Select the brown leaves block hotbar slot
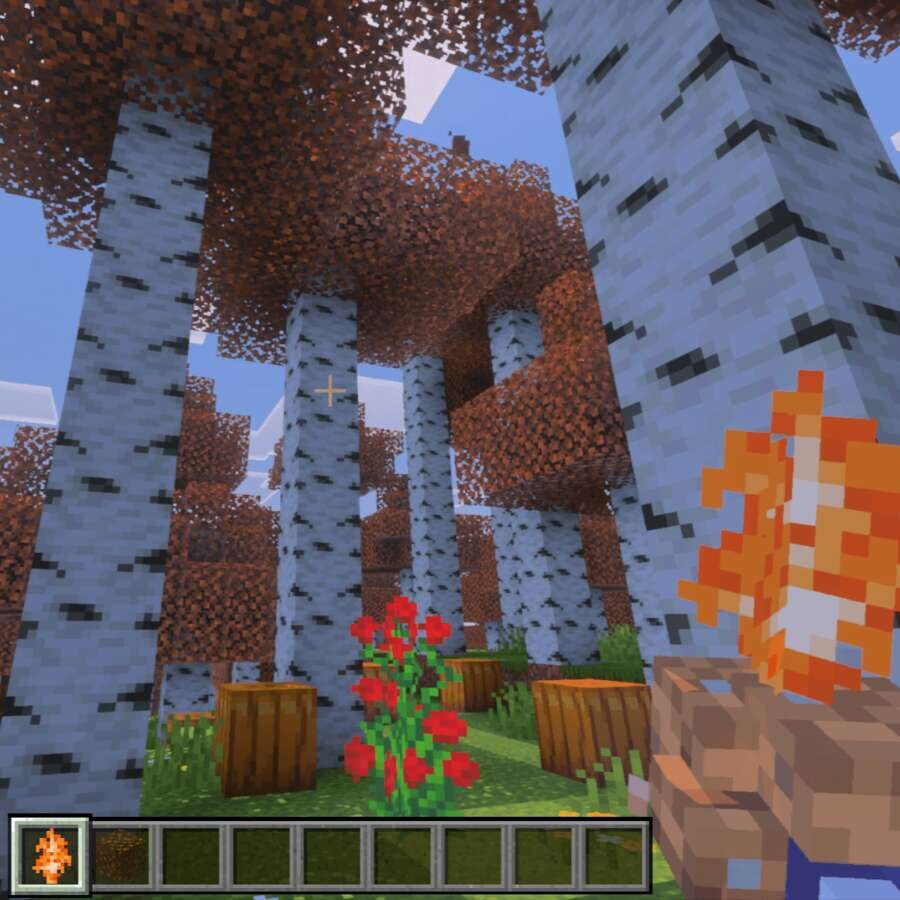Viewport: 900px width, 900px height. 121,856
